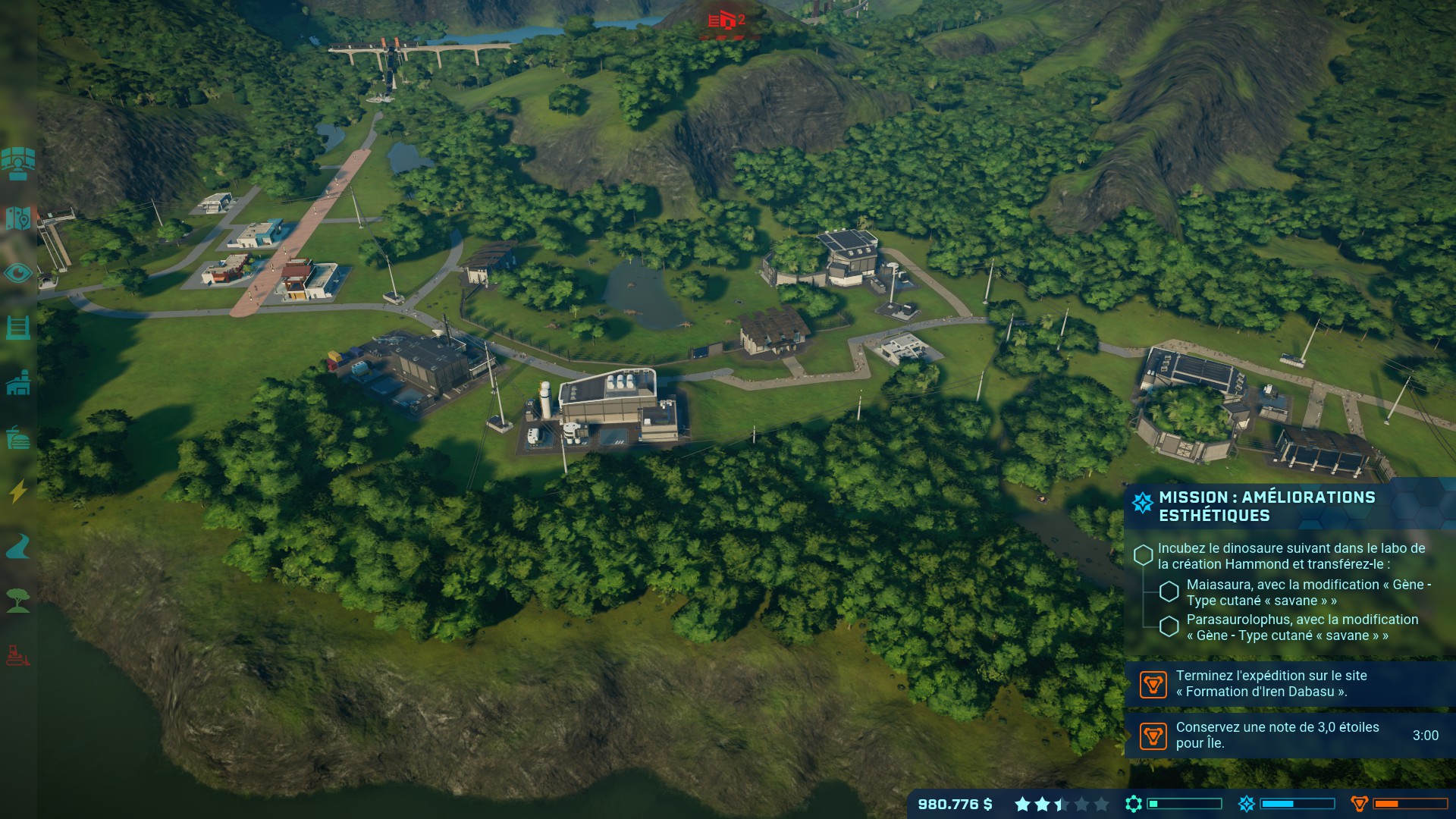Open the control room management menu
This screenshot has height=819, width=1456.
click(x=17, y=163)
